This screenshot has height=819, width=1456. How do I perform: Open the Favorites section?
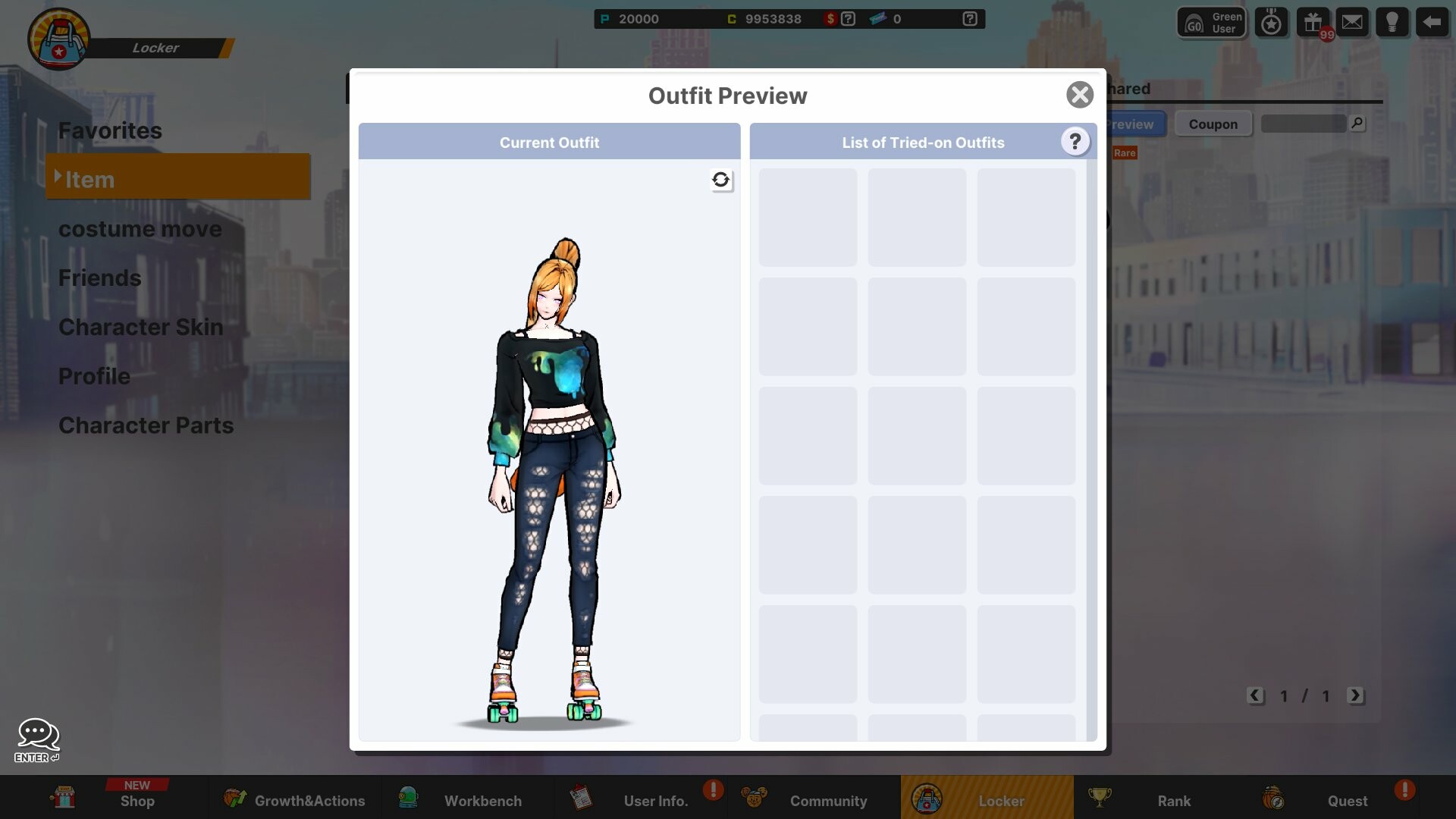click(111, 130)
